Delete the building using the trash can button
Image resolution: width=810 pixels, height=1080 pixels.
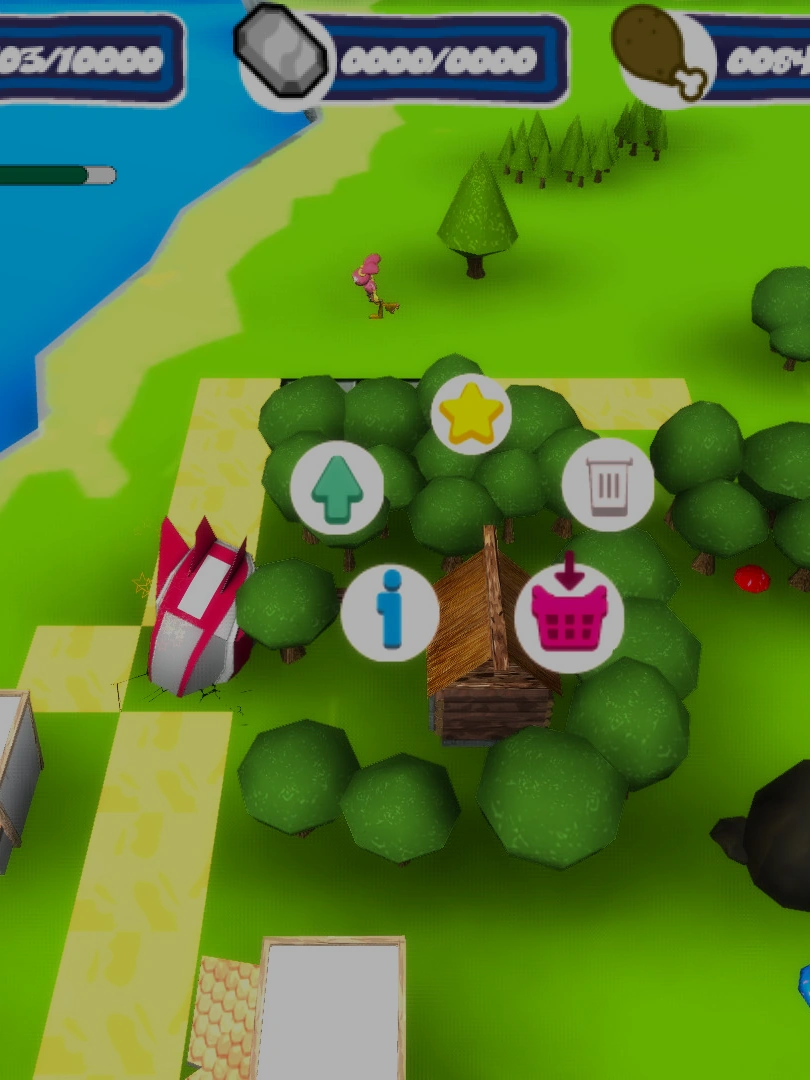click(x=608, y=485)
